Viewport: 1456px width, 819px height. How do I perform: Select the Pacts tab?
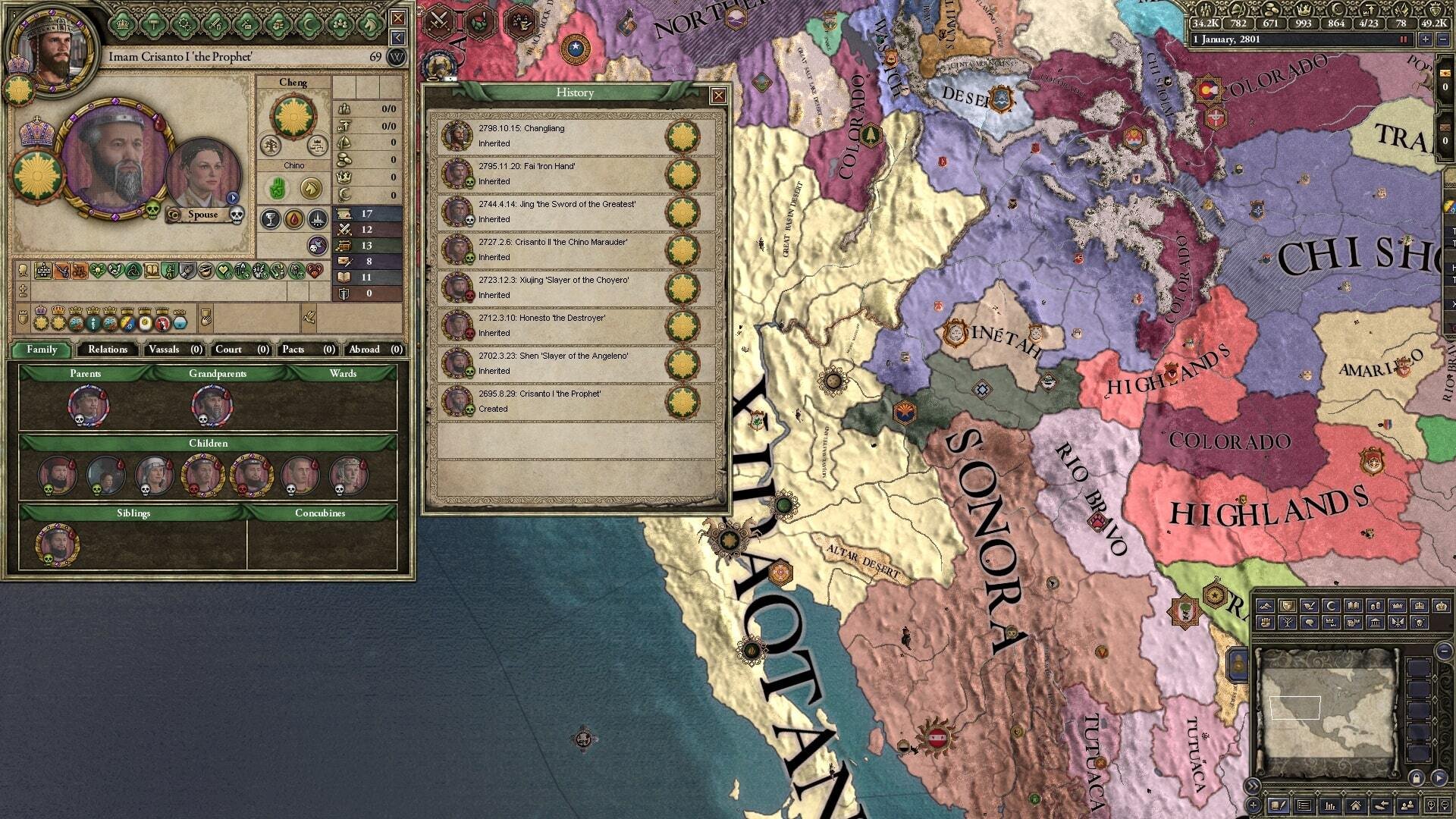point(307,350)
